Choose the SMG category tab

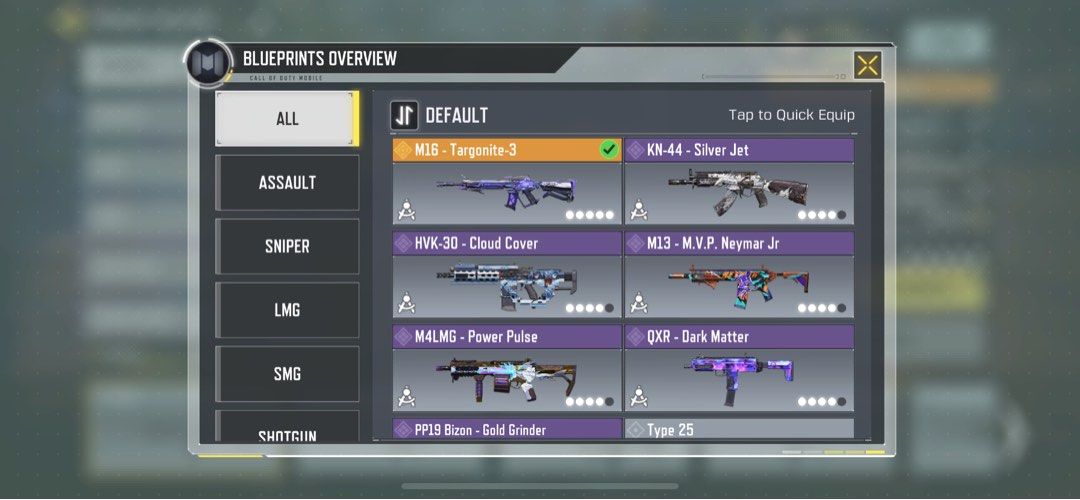[x=287, y=375]
